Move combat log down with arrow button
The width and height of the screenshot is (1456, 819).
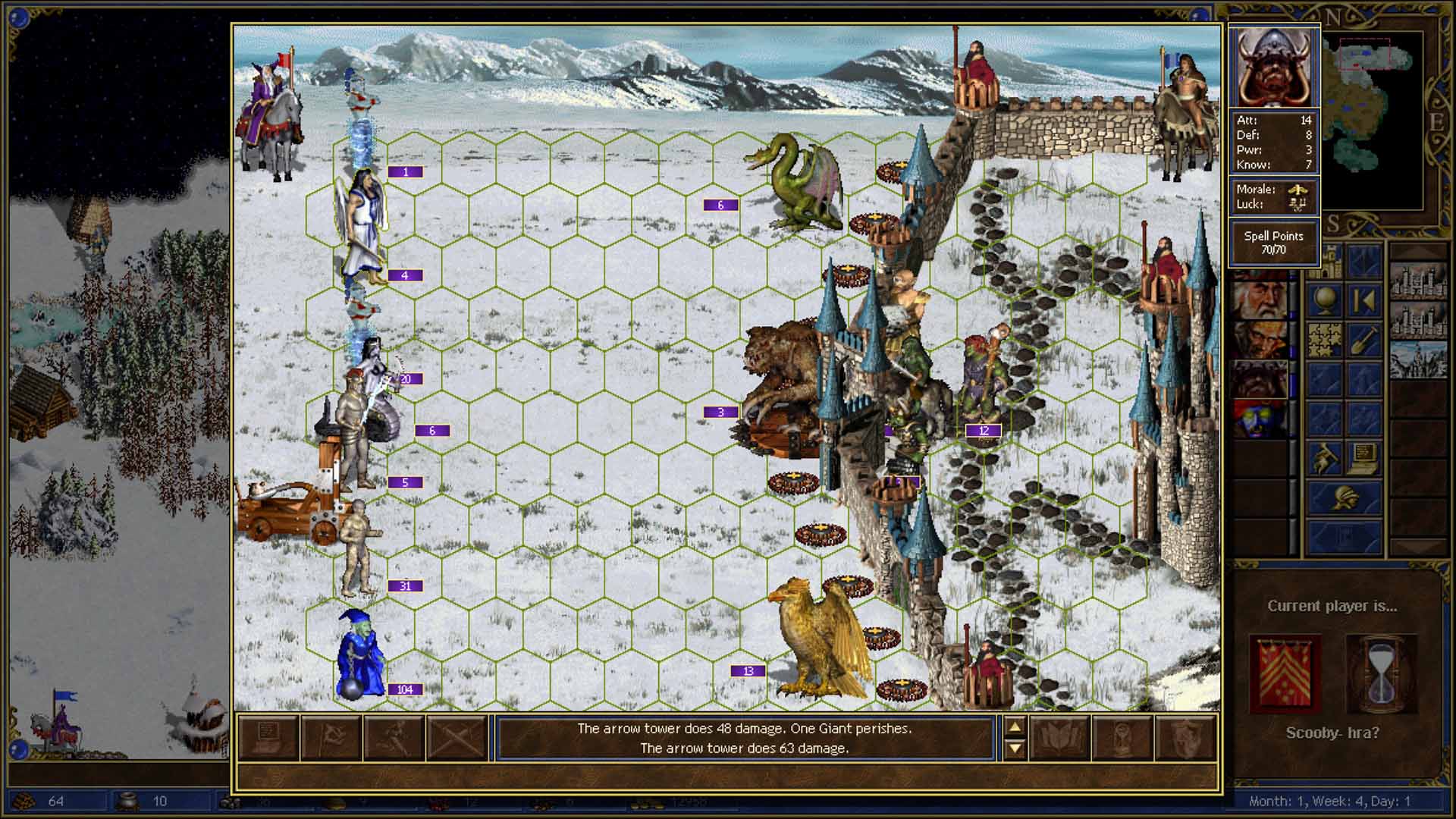[1015, 748]
